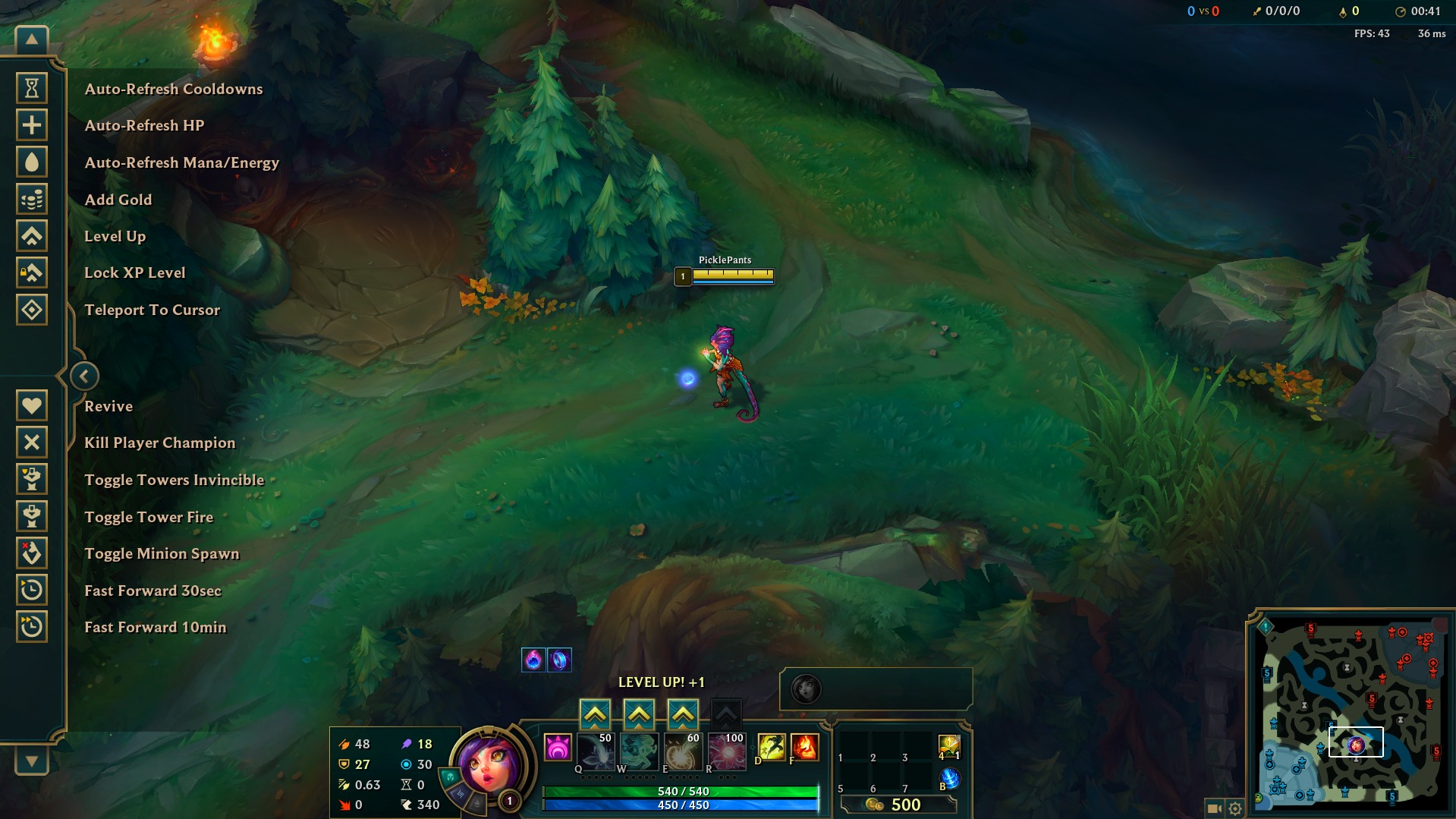This screenshot has width=1456, height=819.
Task: Click the Teleport To Cursor diamond icon
Action: [30, 310]
